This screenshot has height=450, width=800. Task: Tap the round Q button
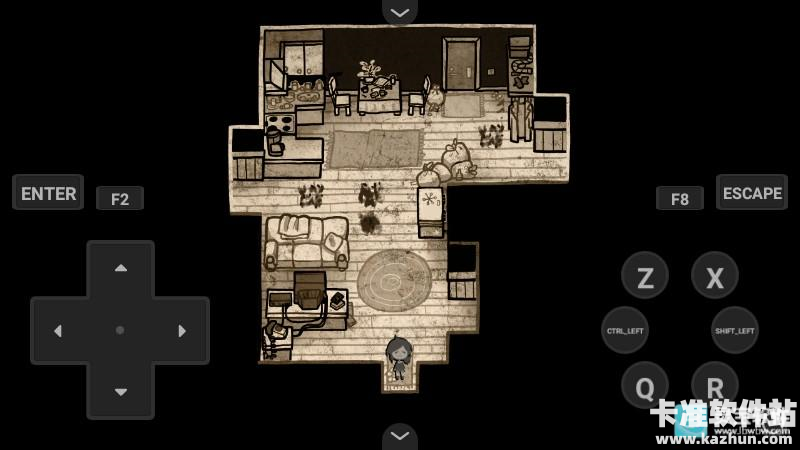[x=645, y=385]
